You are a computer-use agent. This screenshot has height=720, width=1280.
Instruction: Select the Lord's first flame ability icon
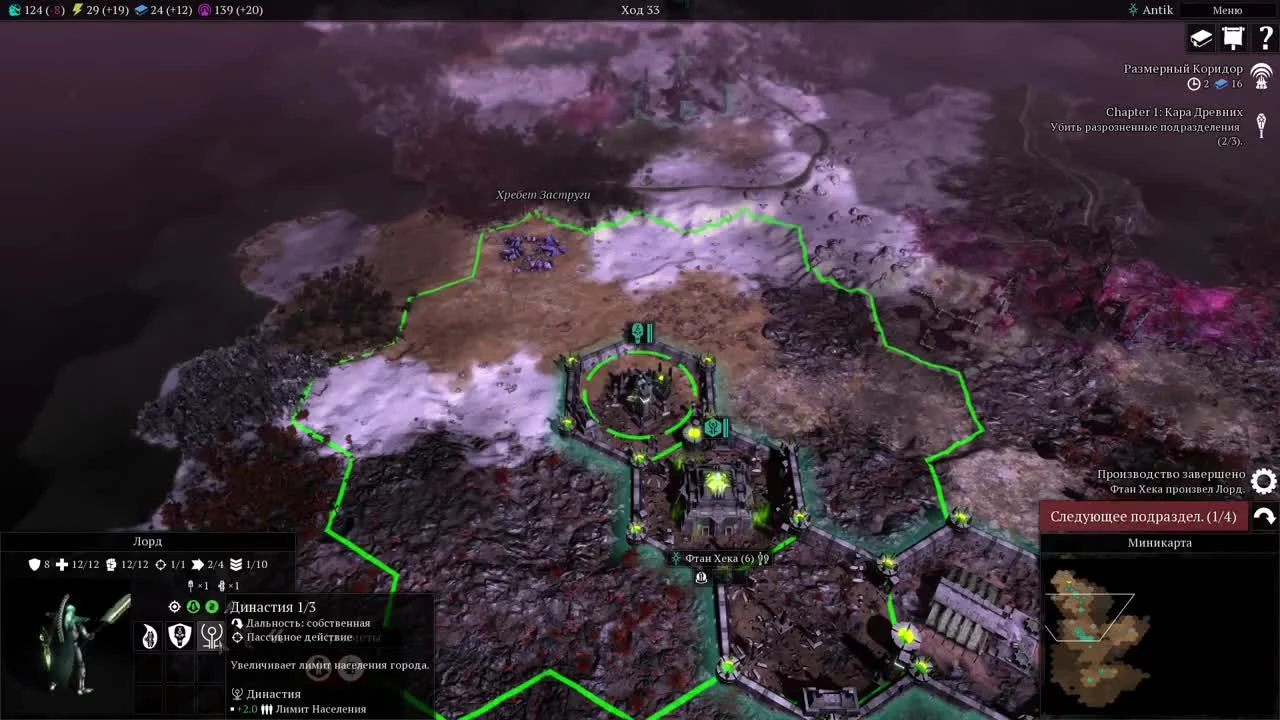[x=148, y=635]
